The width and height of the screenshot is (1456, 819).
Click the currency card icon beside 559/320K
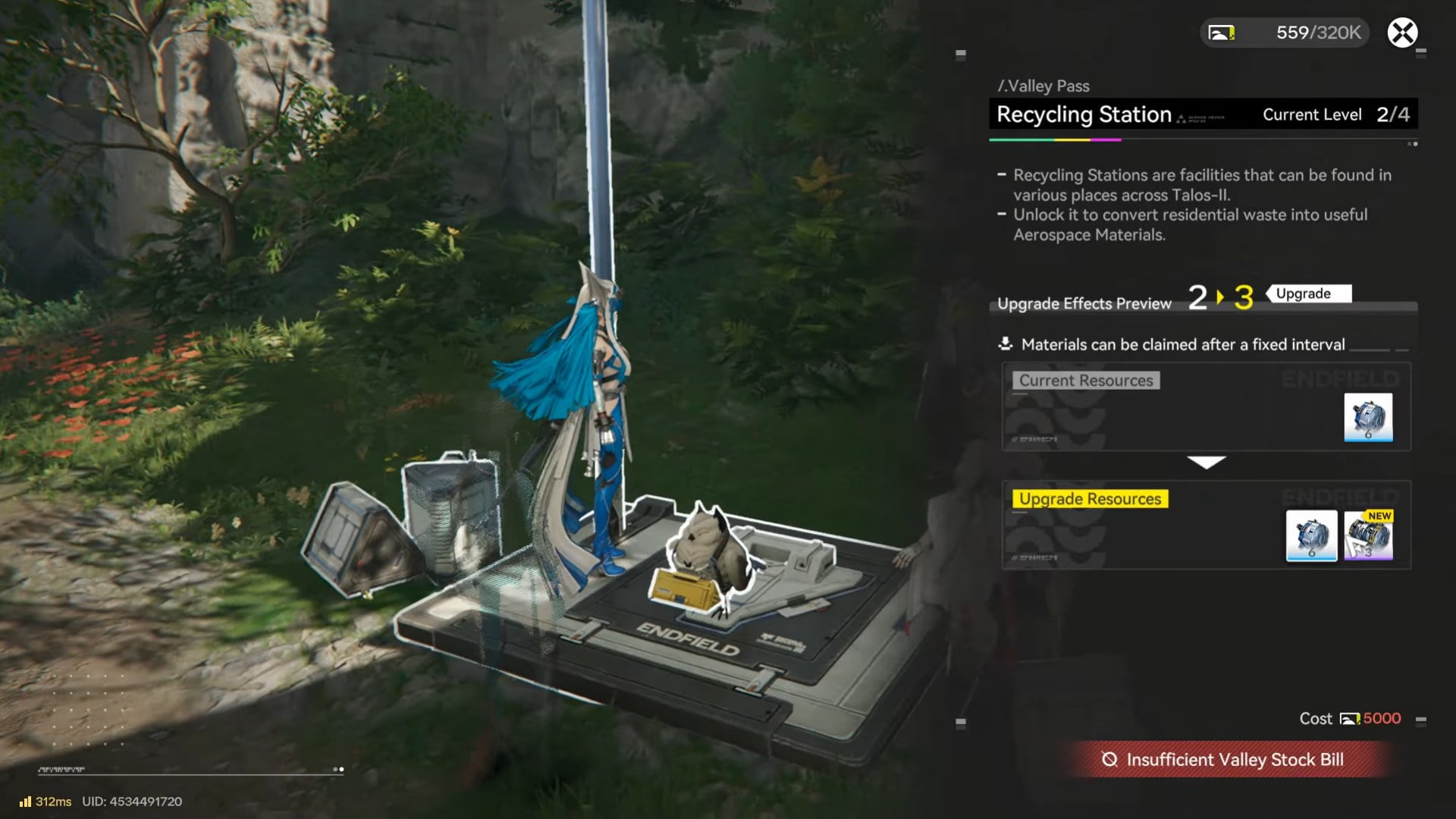(x=1222, y=32)
